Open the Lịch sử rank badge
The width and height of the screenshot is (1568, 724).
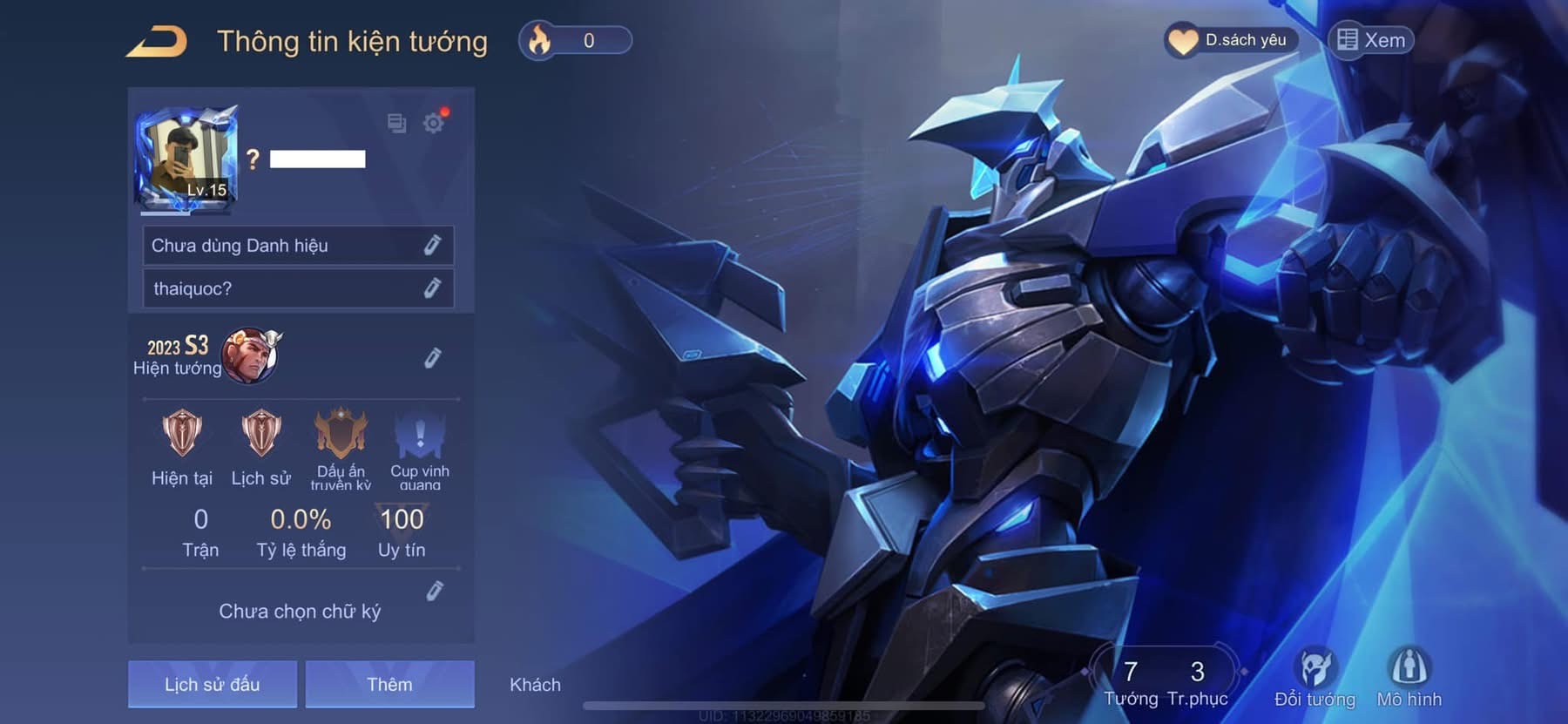[260, 434]
